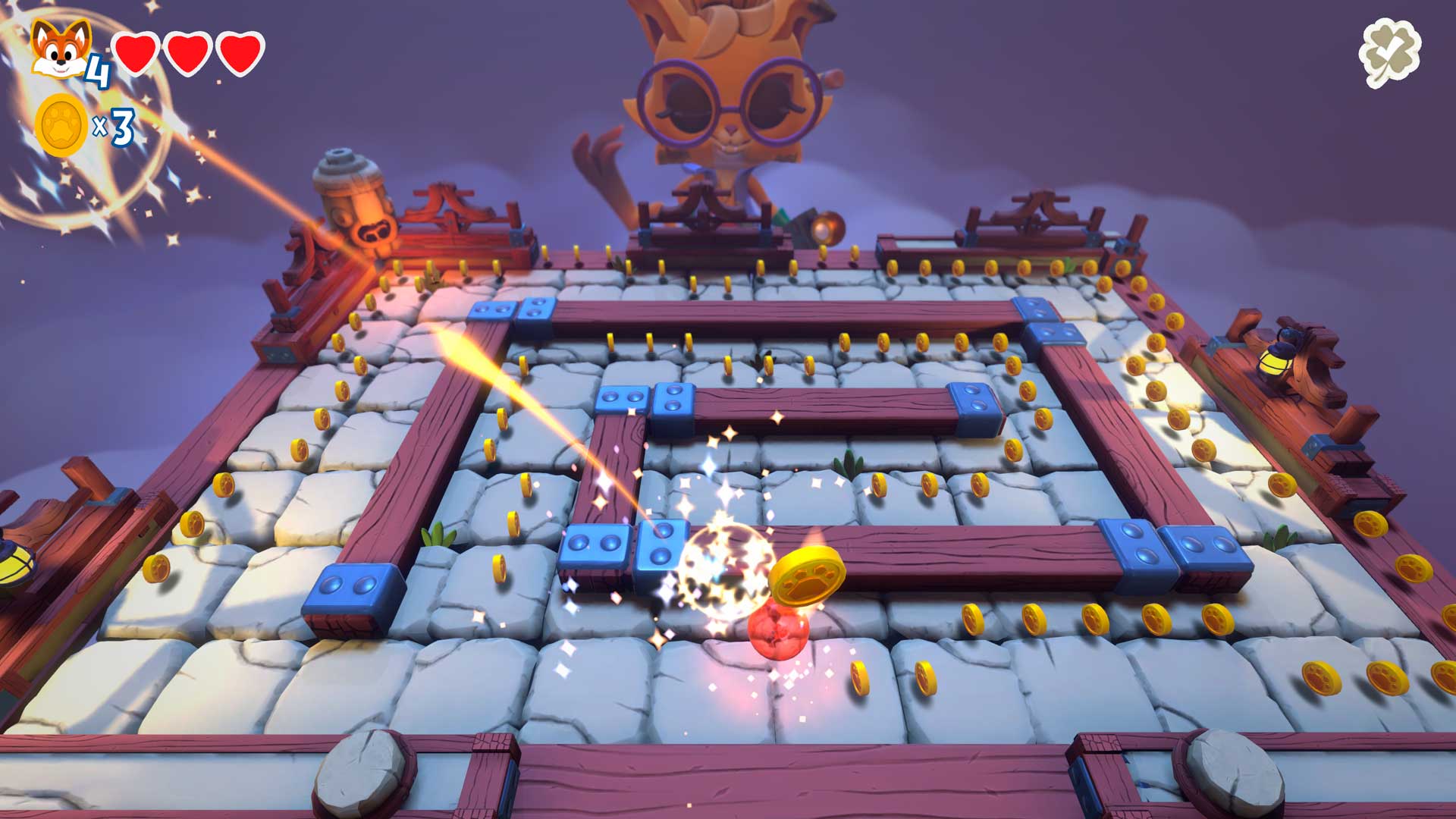Click the four-leaf clover icon

point(1389,53)
